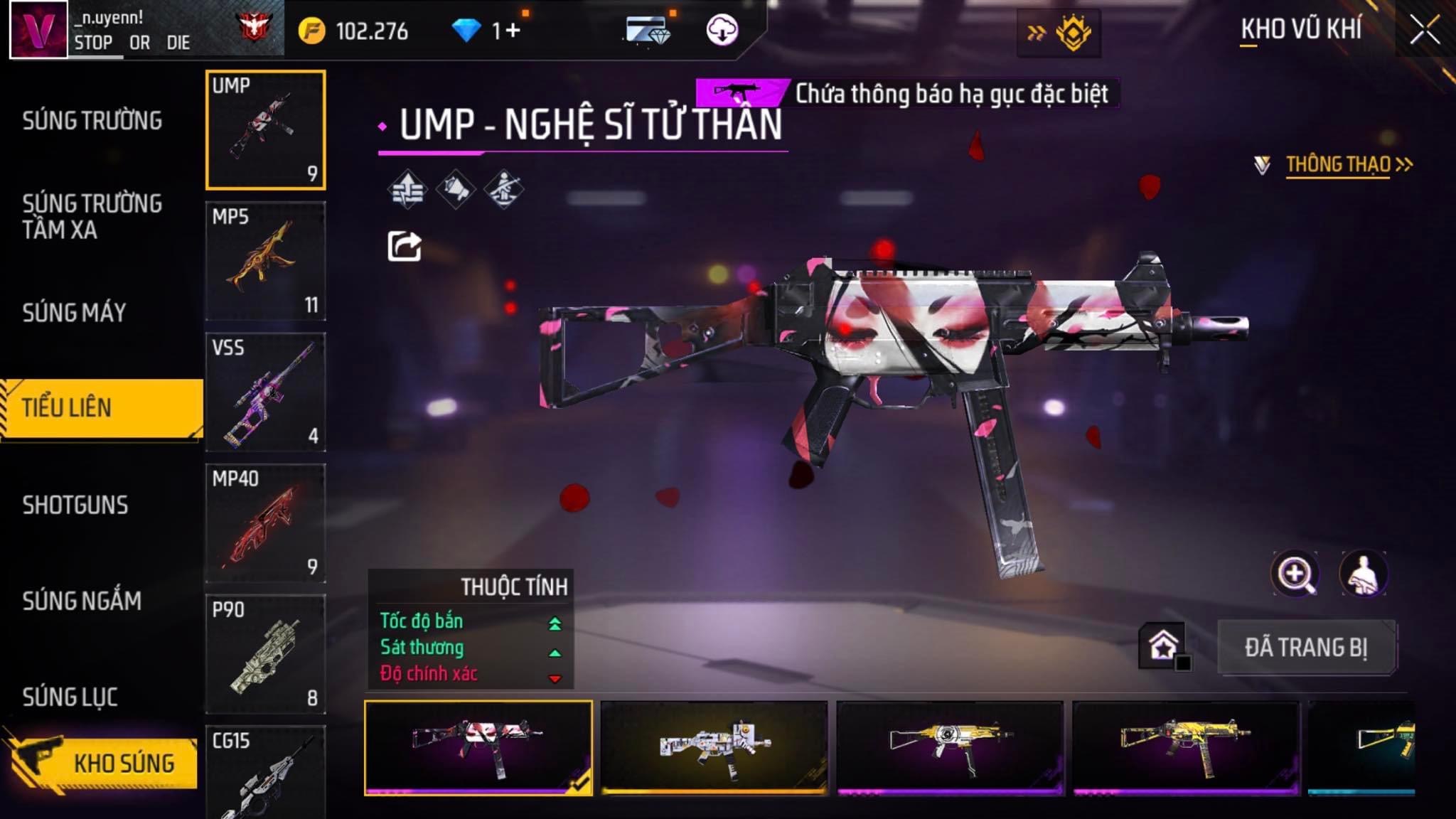Viewport: 1456px width, 819px height.
Task: Click the Đã Trang Bị button
Action: pyautogui.click(x=1306, y=648)
